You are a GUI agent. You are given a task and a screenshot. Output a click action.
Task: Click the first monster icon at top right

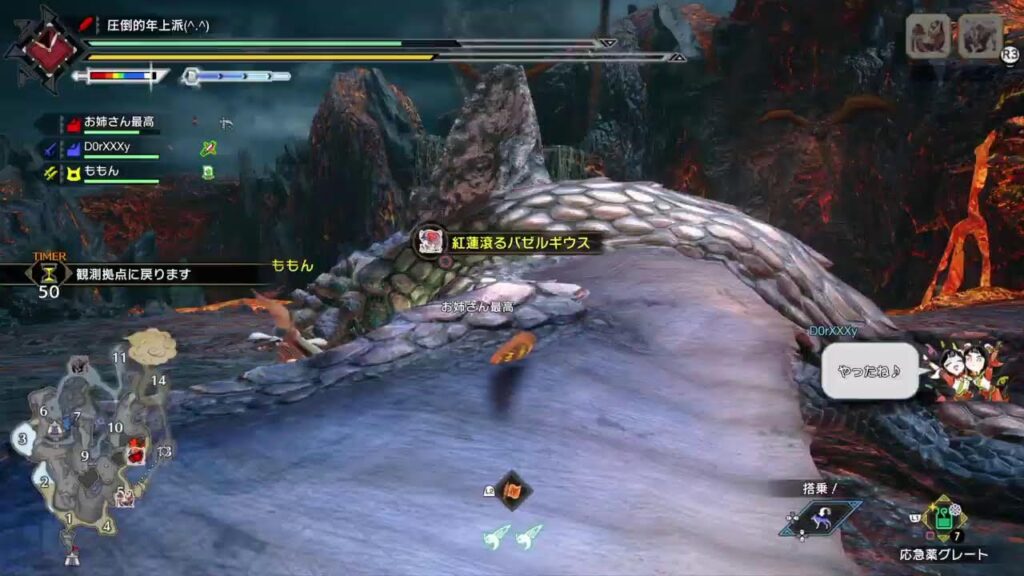pos(928,37)
